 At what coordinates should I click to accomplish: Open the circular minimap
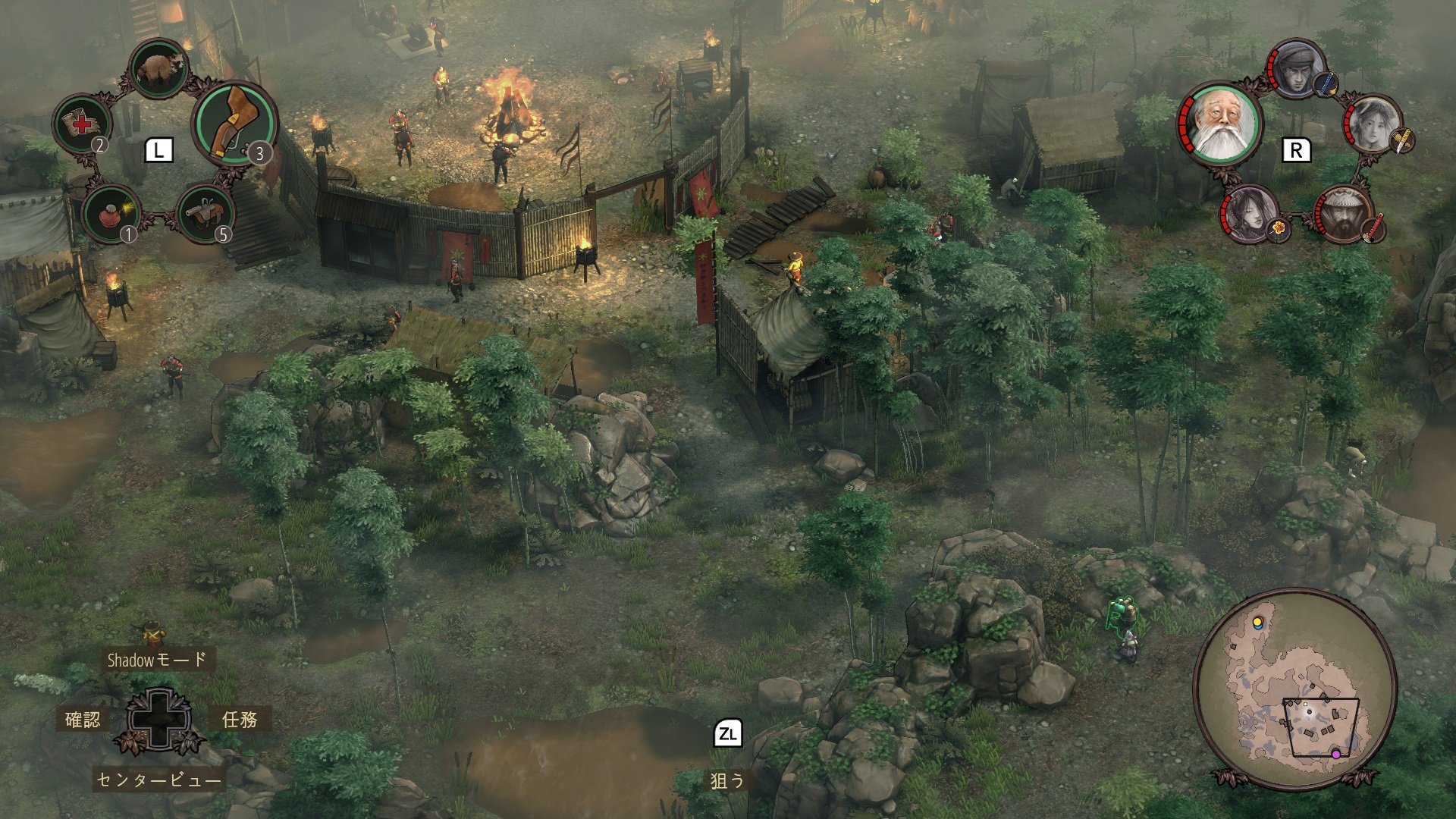click(x=1294, y=689)
